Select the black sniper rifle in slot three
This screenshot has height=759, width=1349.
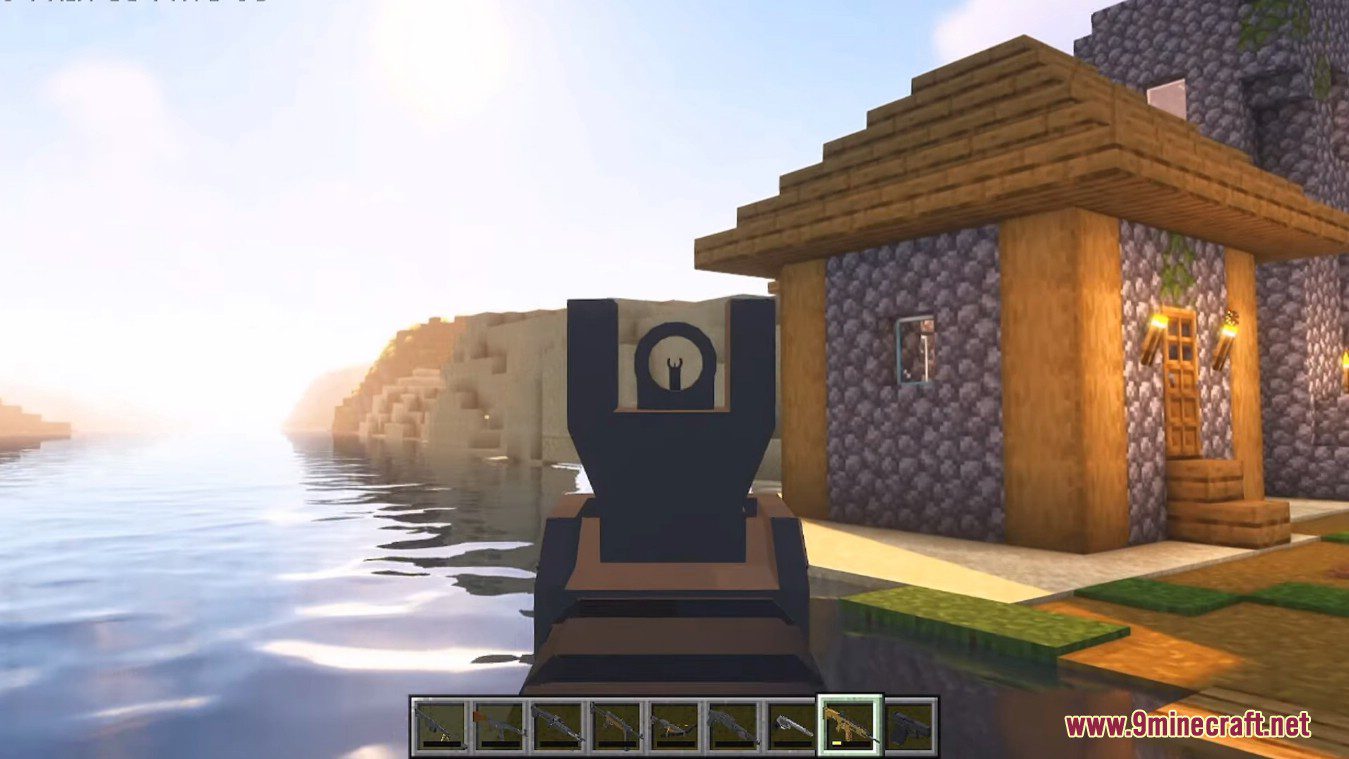pyautogui.click(x=559, y=723)
